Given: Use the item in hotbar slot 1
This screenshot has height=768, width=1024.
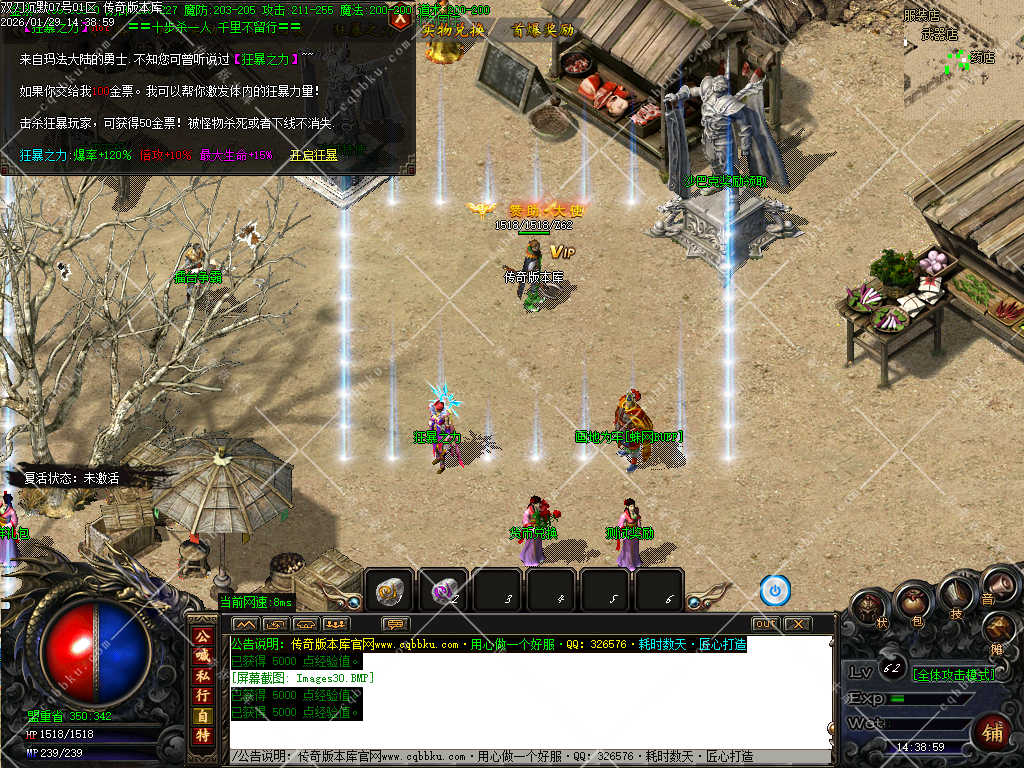Looking at the screenshot, I should point(389,592).
